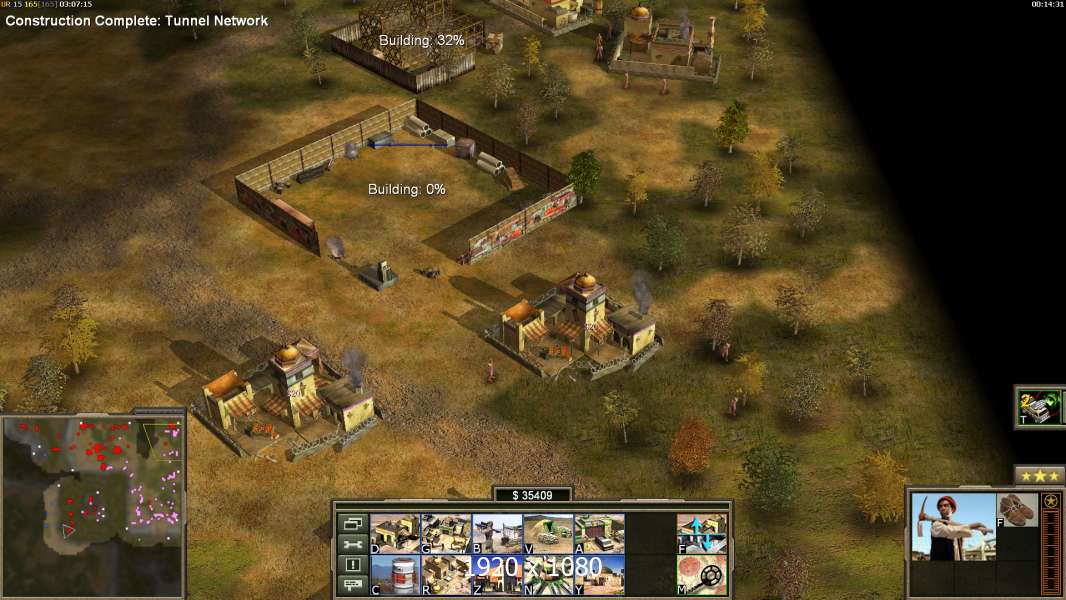The height and width of the screenshot is (600, 1066).
Task: Select the build icon with hotkey R
Action: click(446, 575)
